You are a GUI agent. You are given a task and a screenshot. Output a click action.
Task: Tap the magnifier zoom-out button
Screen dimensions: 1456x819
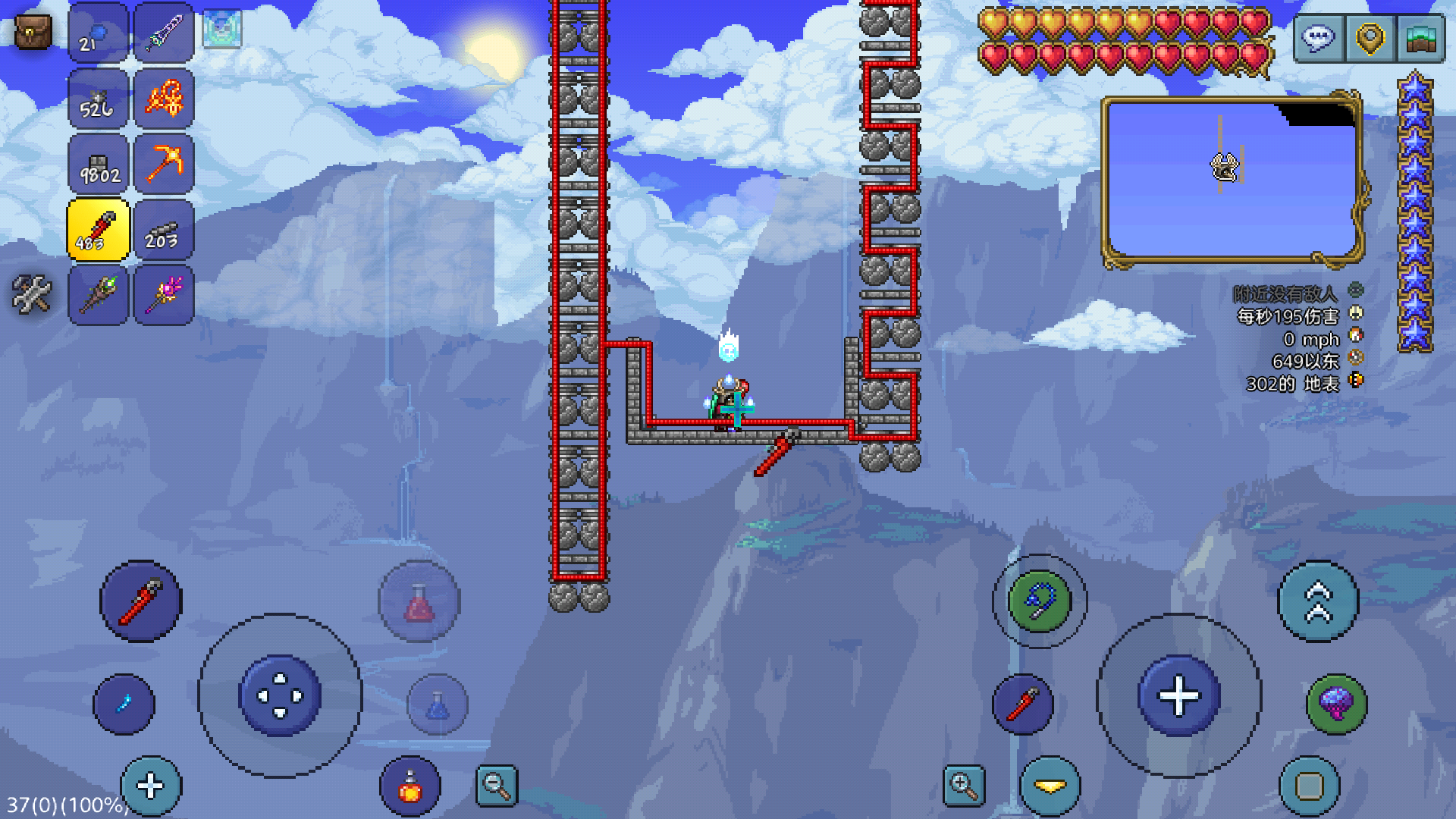coord(497,786)
